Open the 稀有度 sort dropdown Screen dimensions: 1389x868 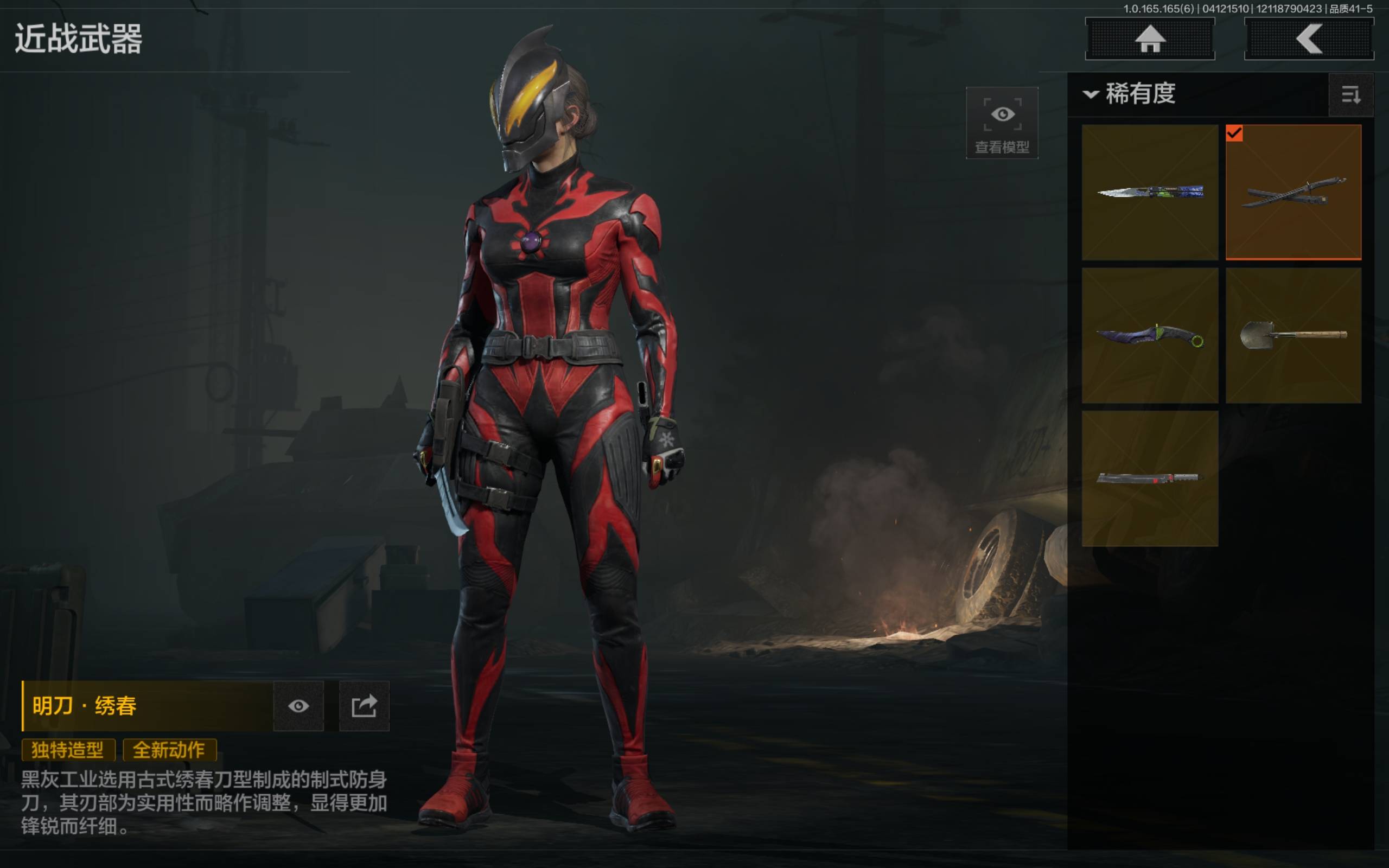point(1130,93)
